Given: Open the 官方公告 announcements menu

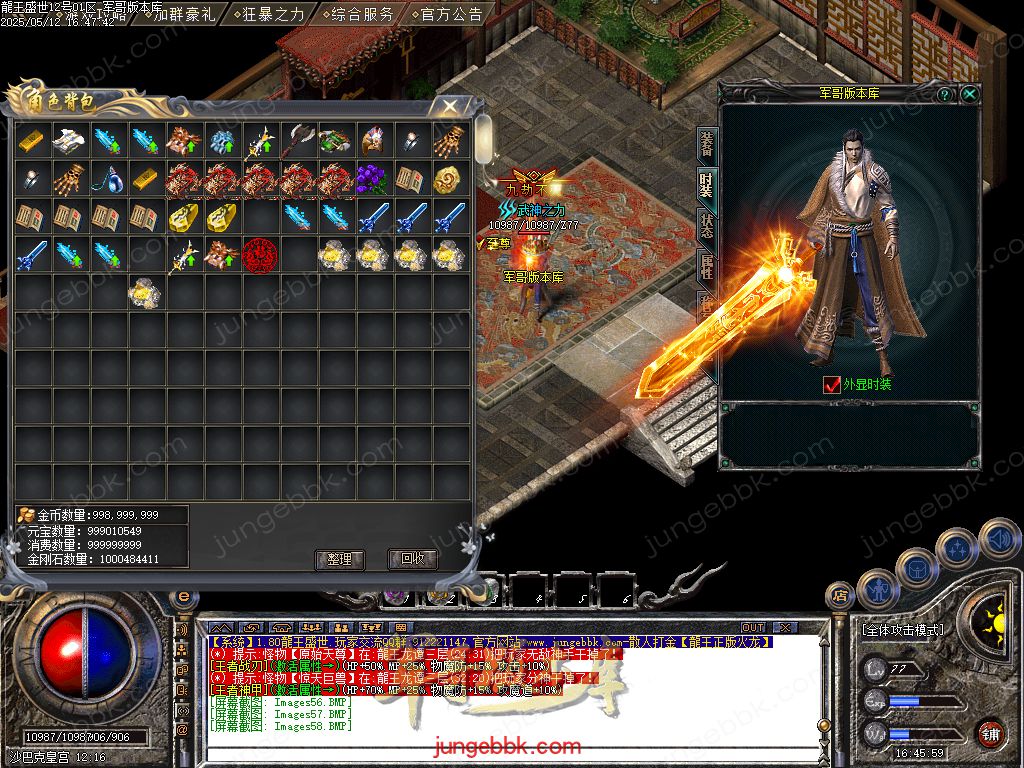Looking at the screenshot, I should (449, 14).
